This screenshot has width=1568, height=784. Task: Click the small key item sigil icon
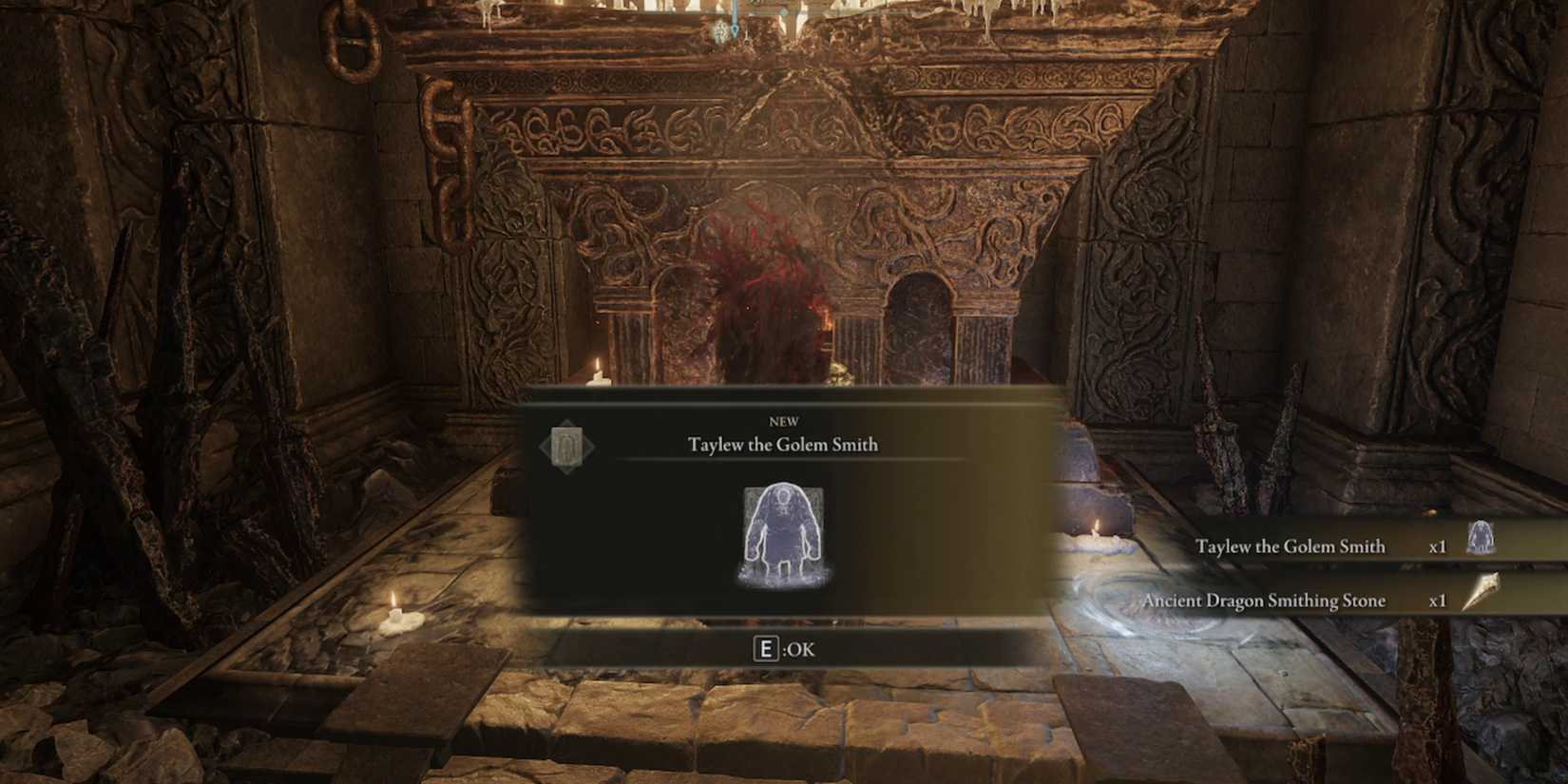(567, 447)
